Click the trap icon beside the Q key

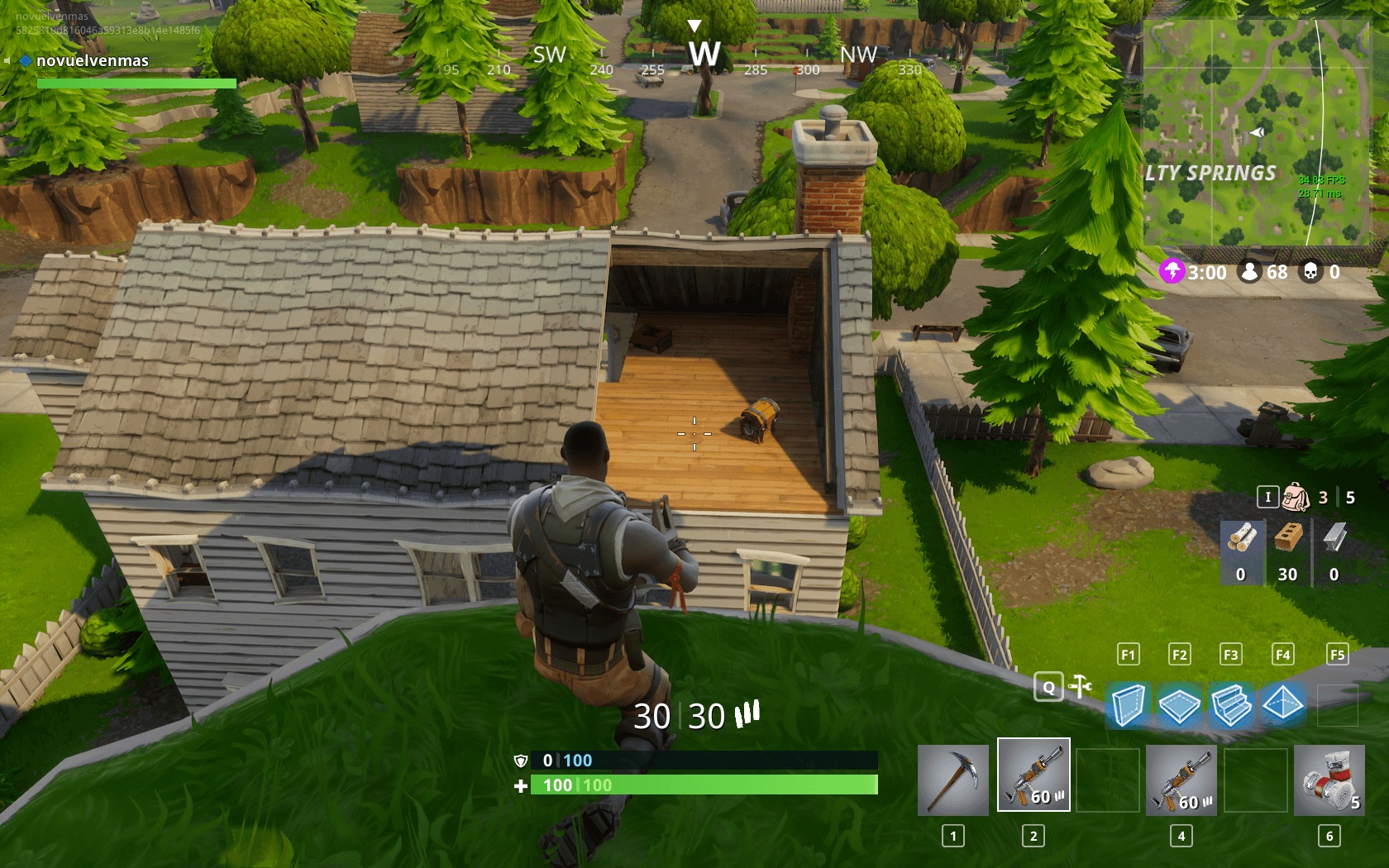pyautogui.click(x=1077, y=687)
